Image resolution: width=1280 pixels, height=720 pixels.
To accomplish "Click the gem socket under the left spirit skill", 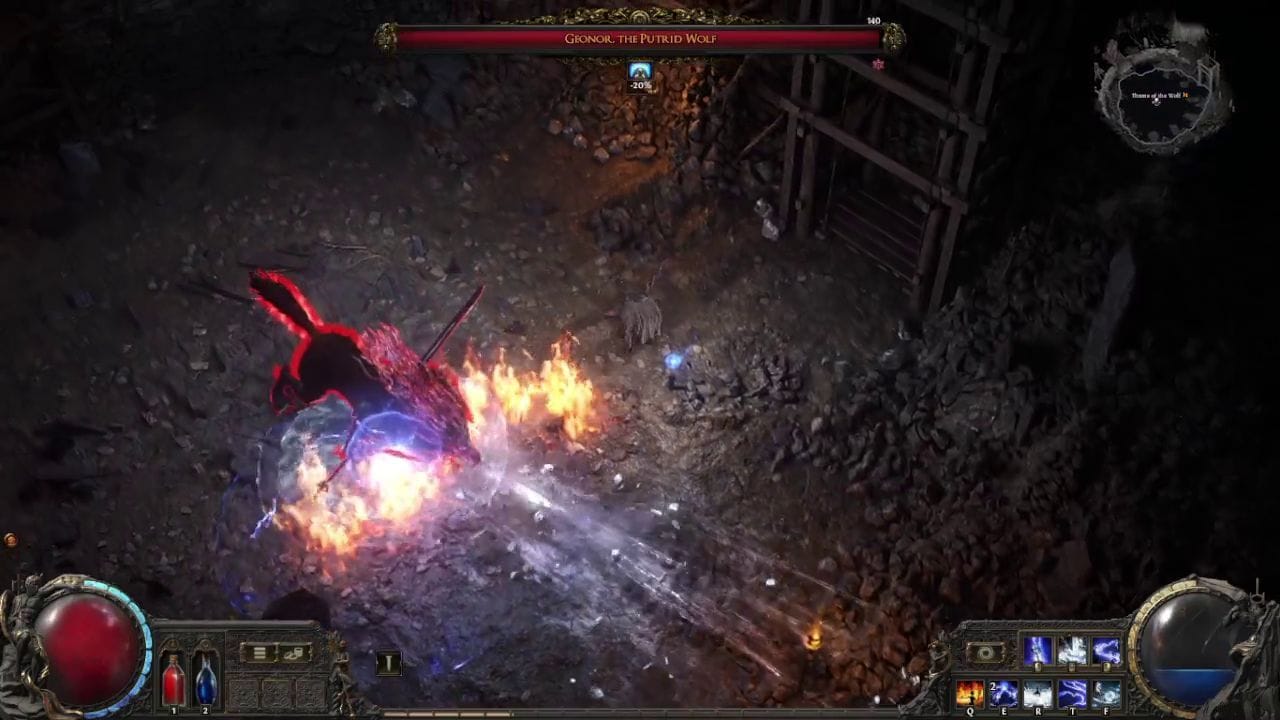I will tap(1038, 668).
